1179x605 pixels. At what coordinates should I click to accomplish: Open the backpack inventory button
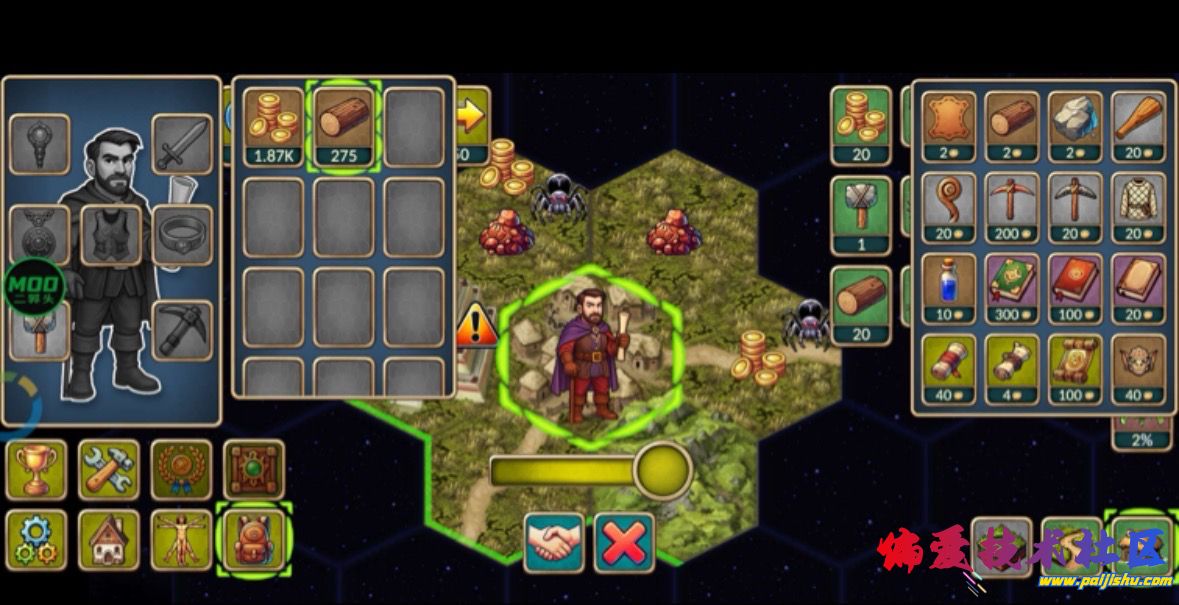pyautogui.click(x=253, y=540)
